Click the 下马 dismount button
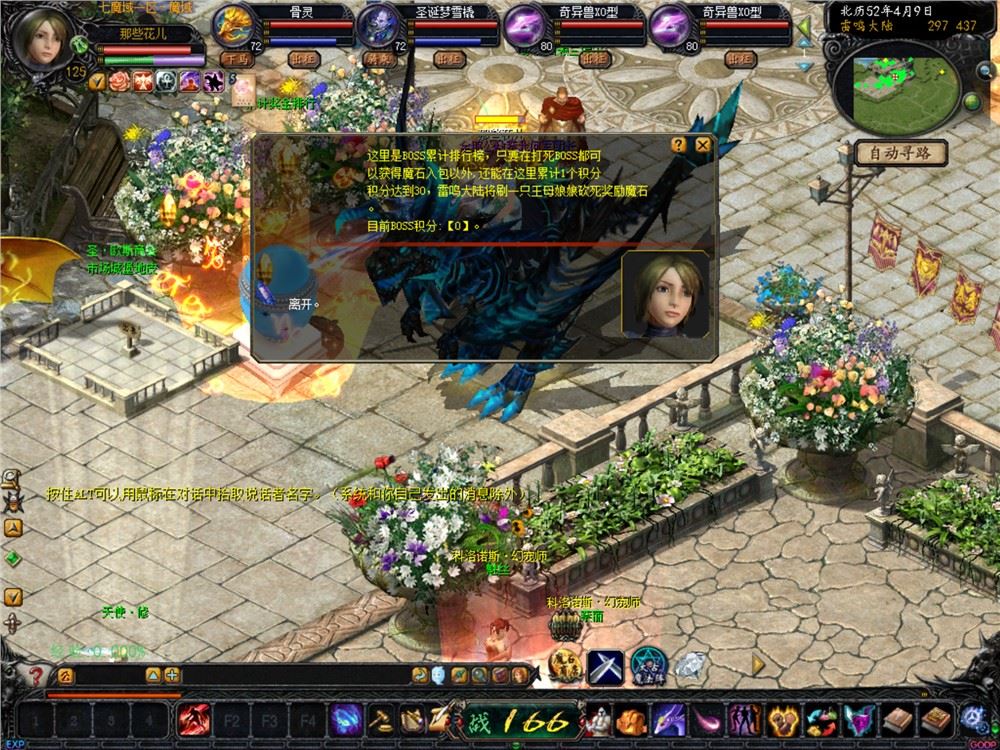This screenshot has height=750, width=1000. click(239, 60)
